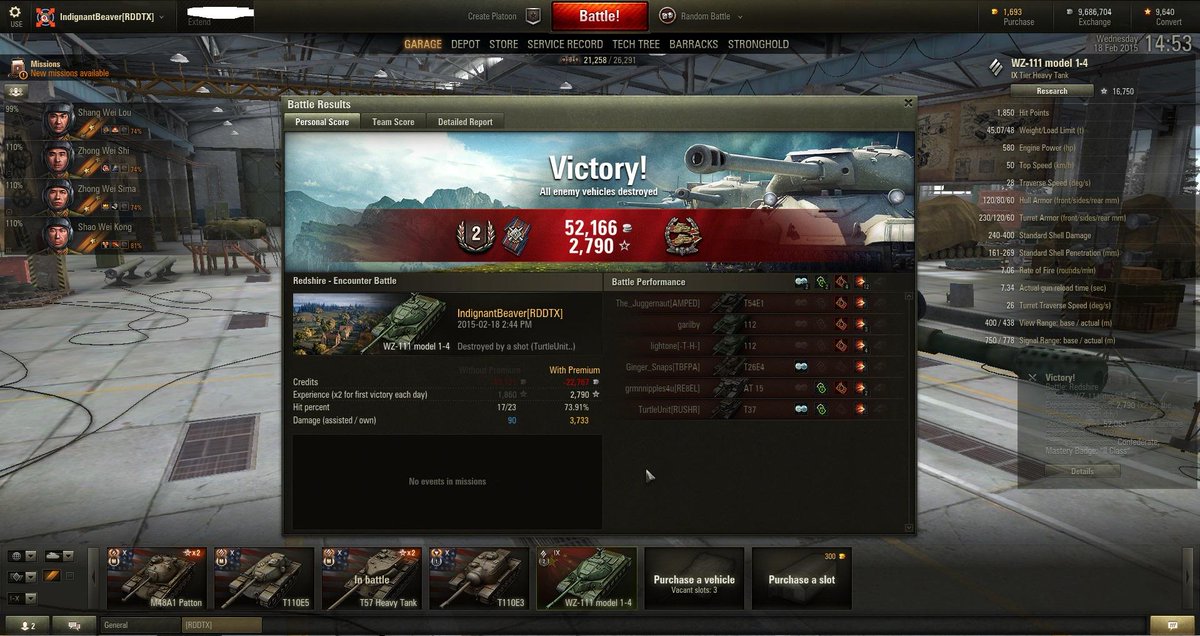1200x636 pixels.
Task: Select the T110E3 tank tile
Action: [479, 578]
